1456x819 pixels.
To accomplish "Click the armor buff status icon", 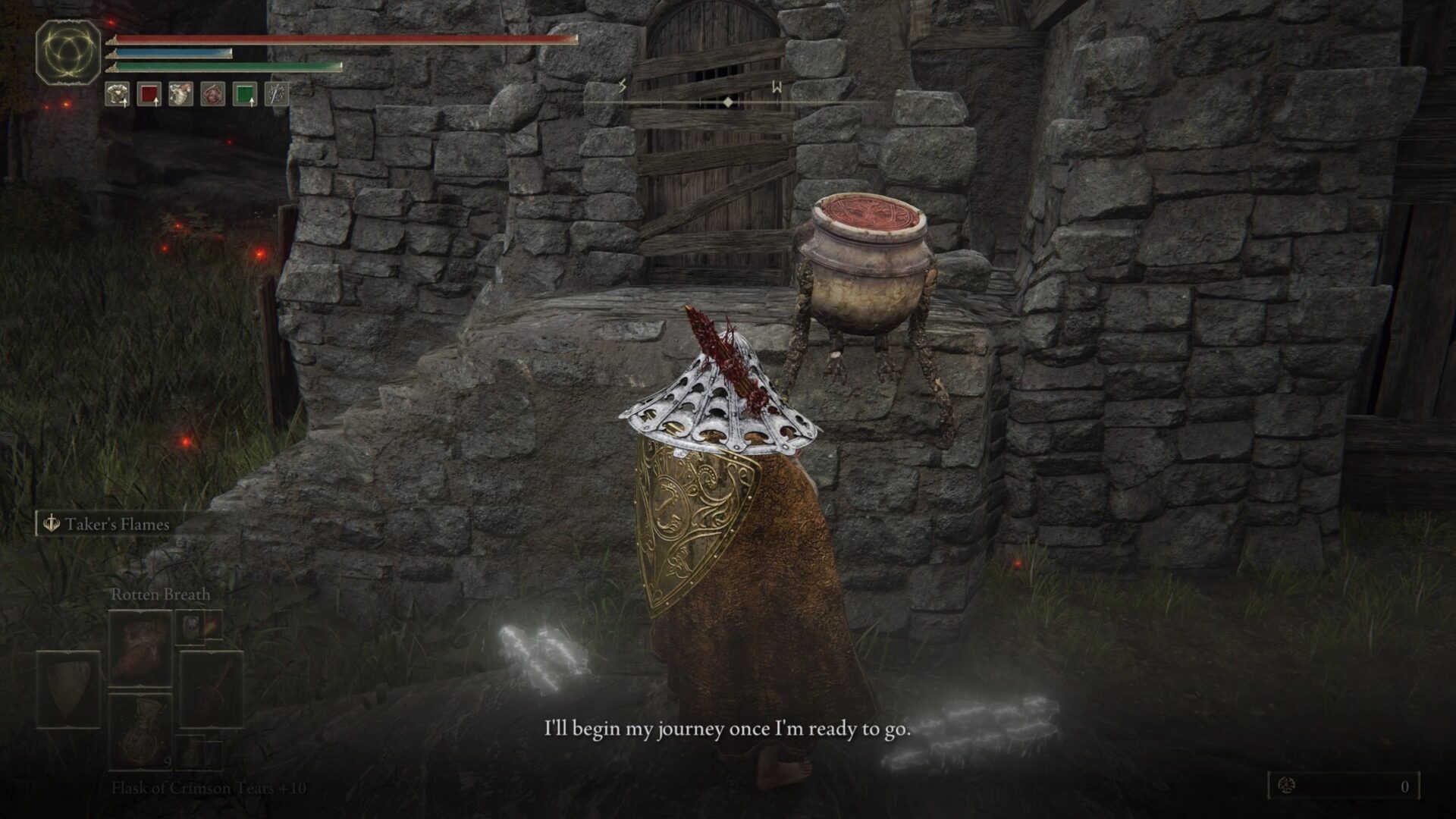I will click(x=117, y=94).
